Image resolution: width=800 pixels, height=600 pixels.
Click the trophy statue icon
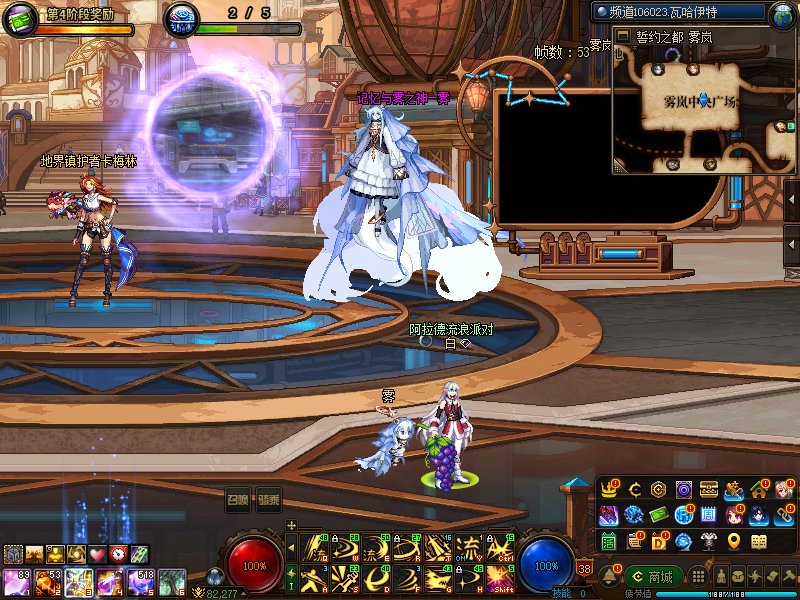[709, 541]
